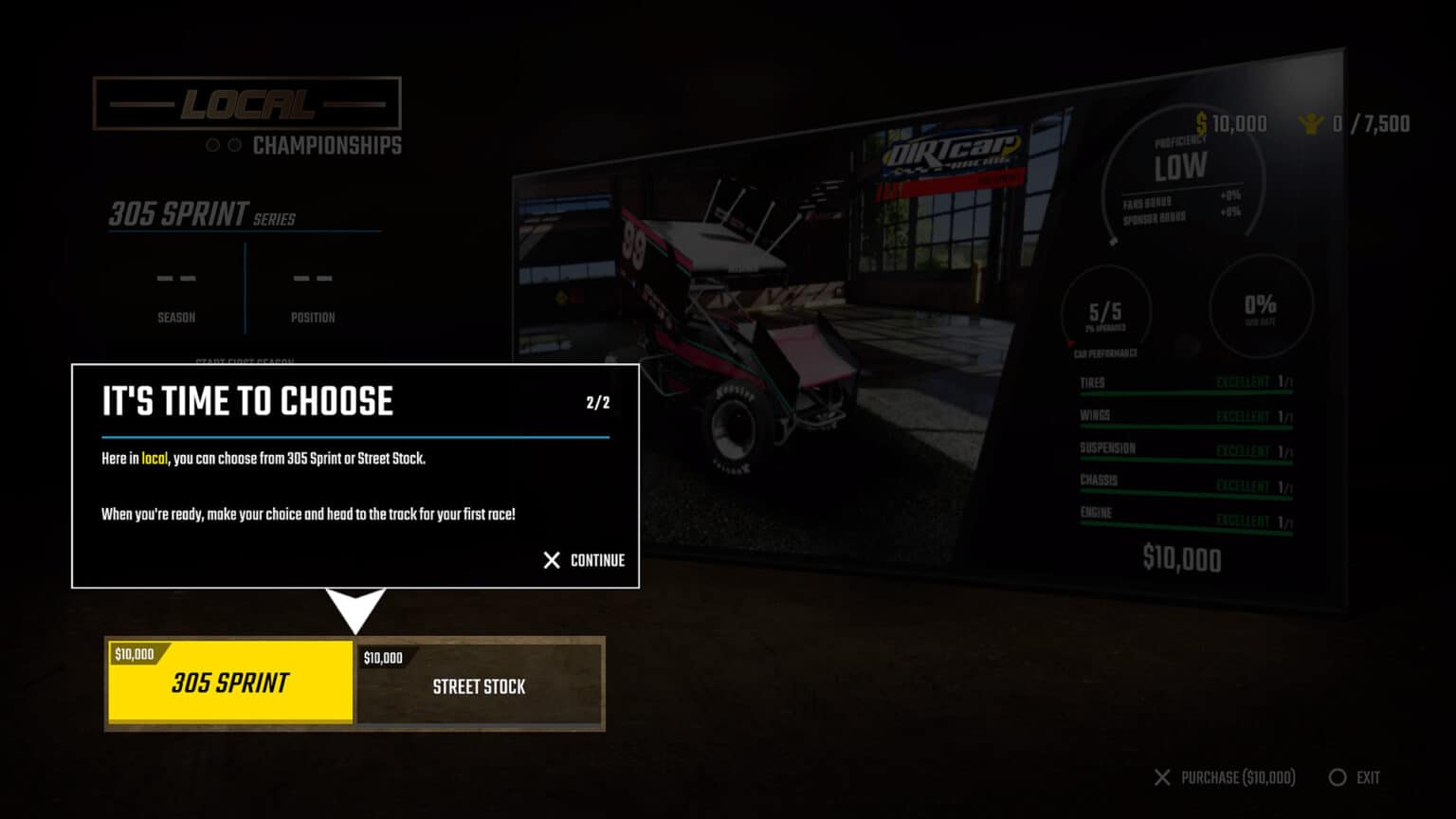The image size is (1456, 819).
Task: Click the X Purchase ($10,000) icon bottom right
Action: (1163, 776)
